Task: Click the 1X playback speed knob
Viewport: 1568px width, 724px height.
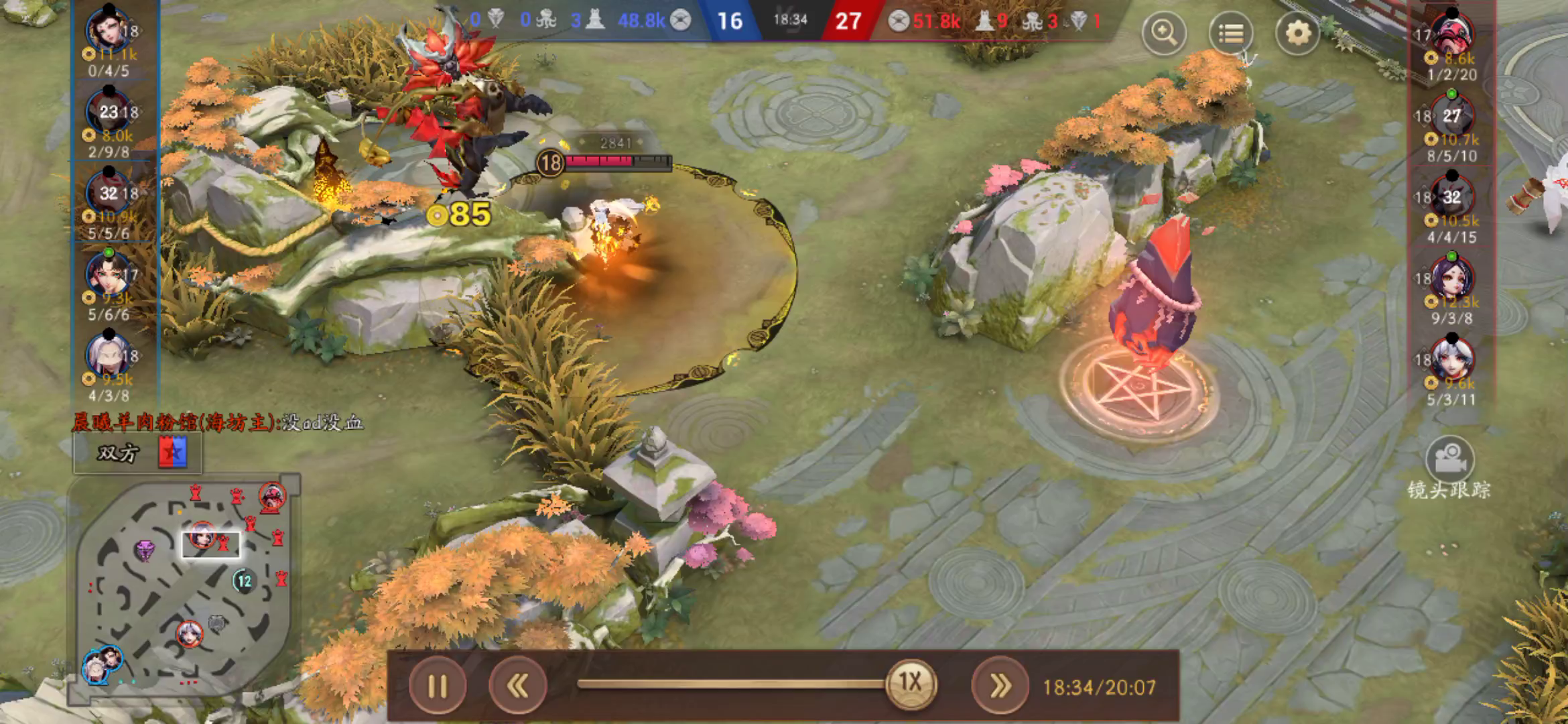Action: [910, 683]
